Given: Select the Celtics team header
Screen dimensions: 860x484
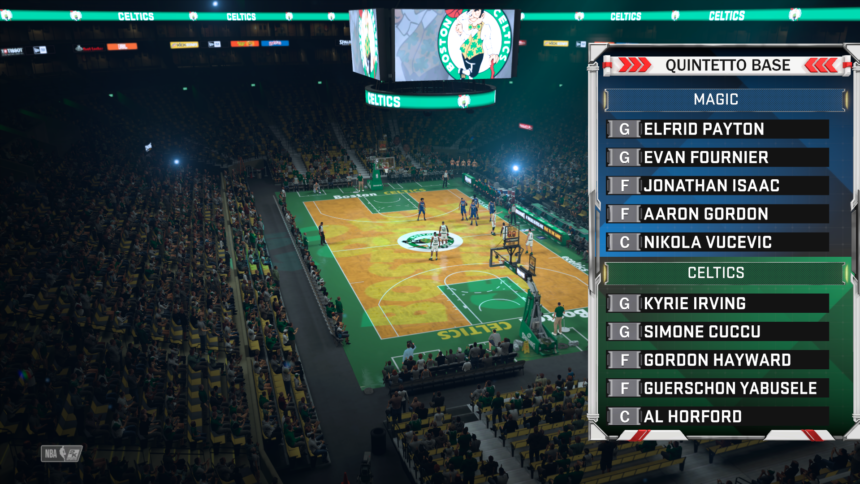Looking at the screenshot, I should (715, 273).
